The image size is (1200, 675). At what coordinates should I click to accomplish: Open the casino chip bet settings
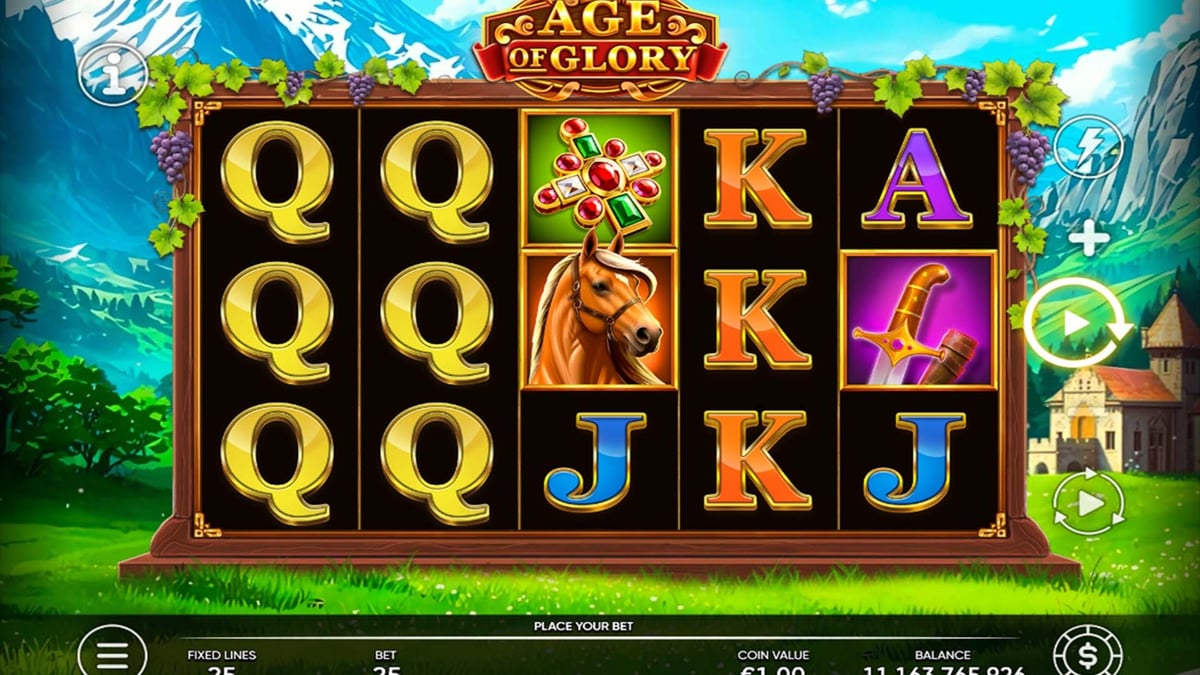click(1086, 653)
